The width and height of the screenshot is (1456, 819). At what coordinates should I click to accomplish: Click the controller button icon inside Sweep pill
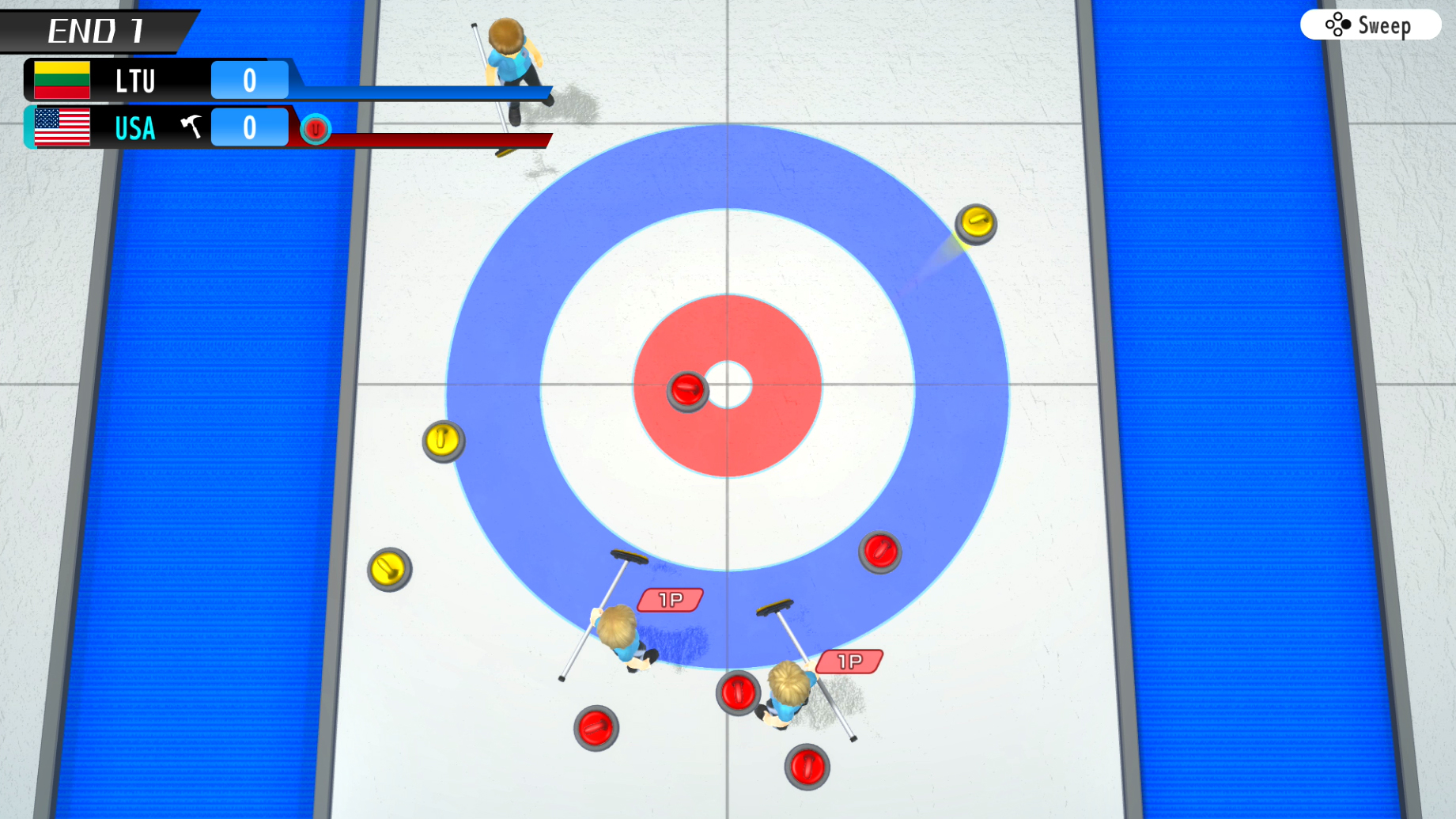[x=1338, y=25]
